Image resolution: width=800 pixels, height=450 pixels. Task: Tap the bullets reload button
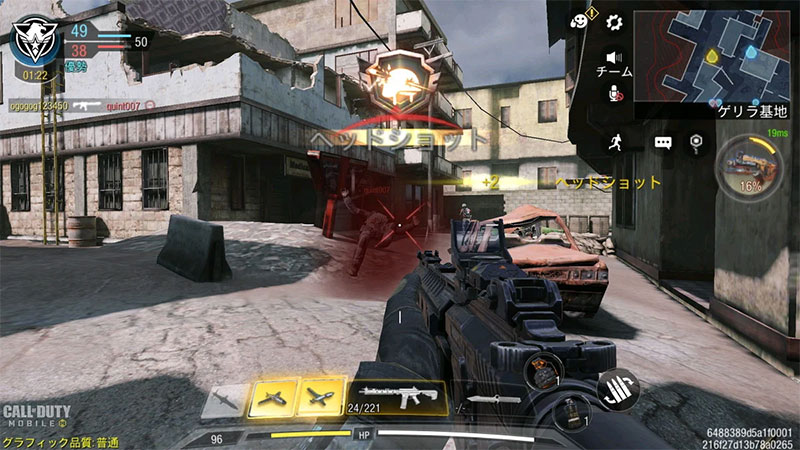coord(618,388)
